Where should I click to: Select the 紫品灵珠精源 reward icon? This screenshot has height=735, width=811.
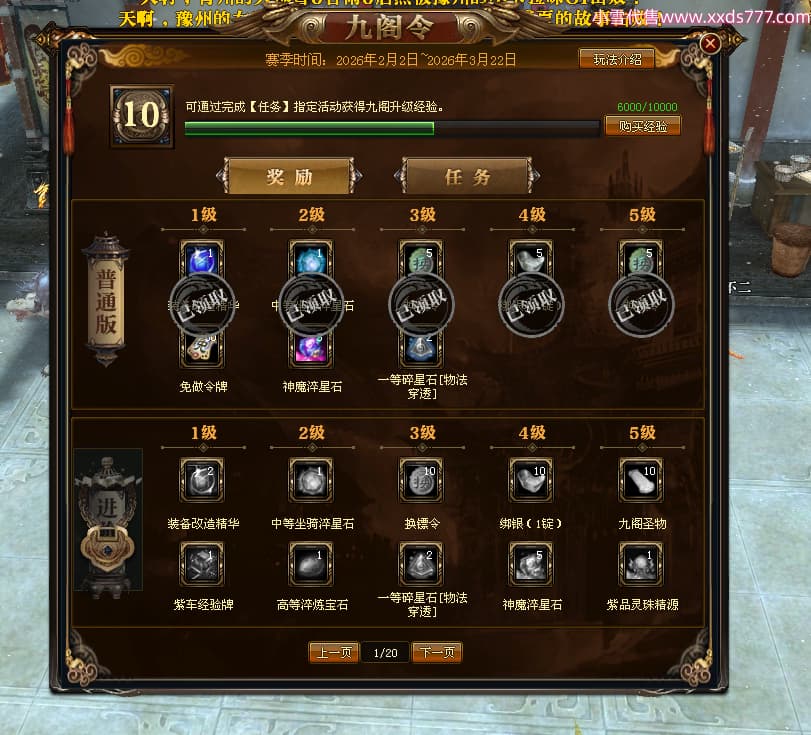coord(641,563)
